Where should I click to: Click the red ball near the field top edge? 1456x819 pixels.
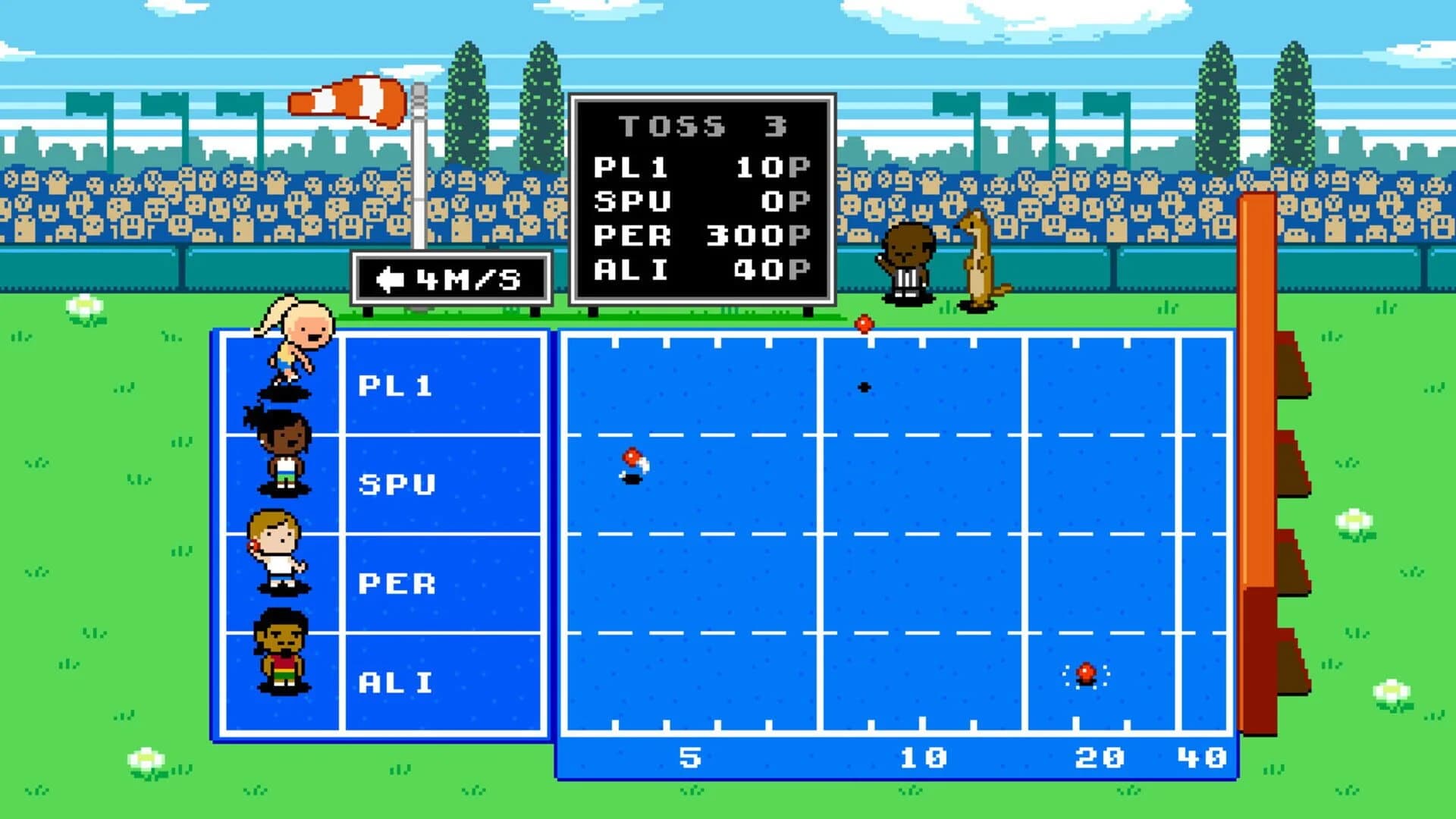(864, 325)
